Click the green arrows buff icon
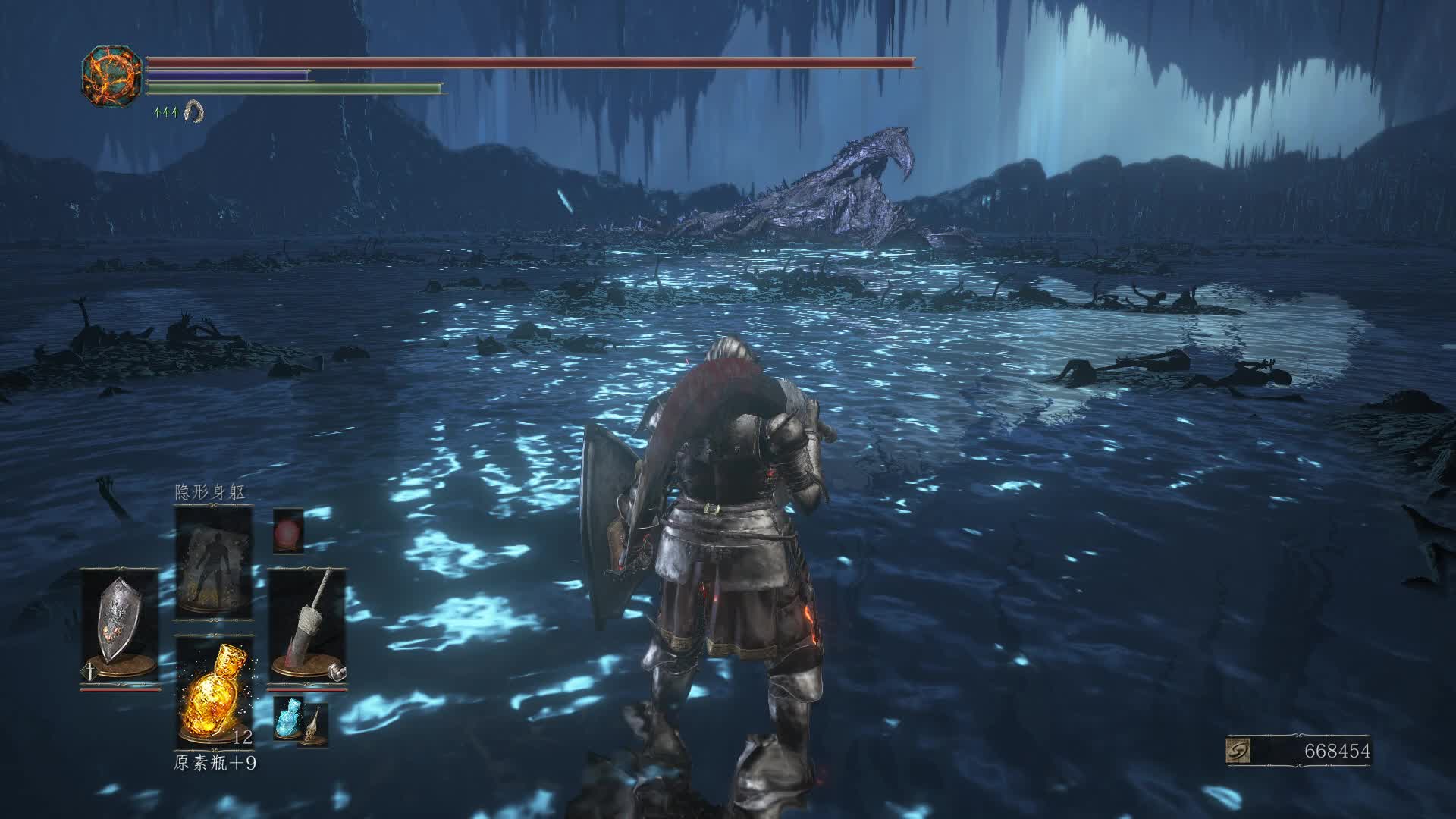This screenshot has width=1456, height=819. (x=165, y=112)
